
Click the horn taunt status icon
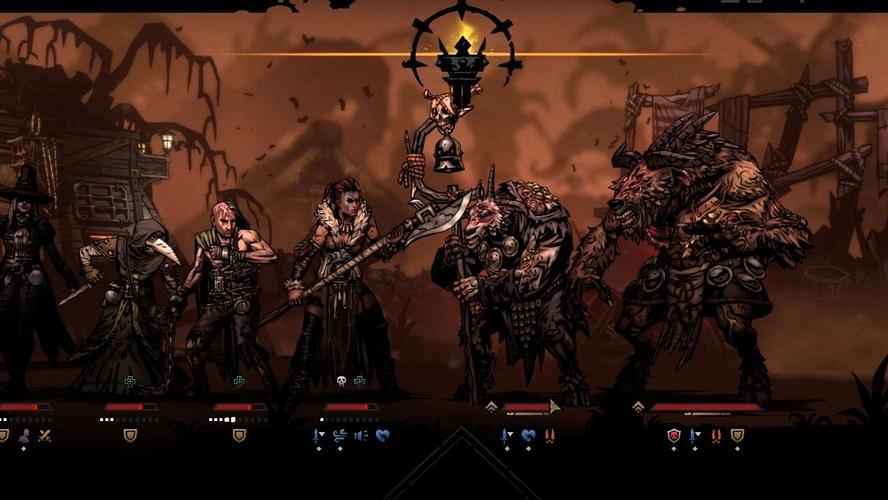(x=360, y=435)
